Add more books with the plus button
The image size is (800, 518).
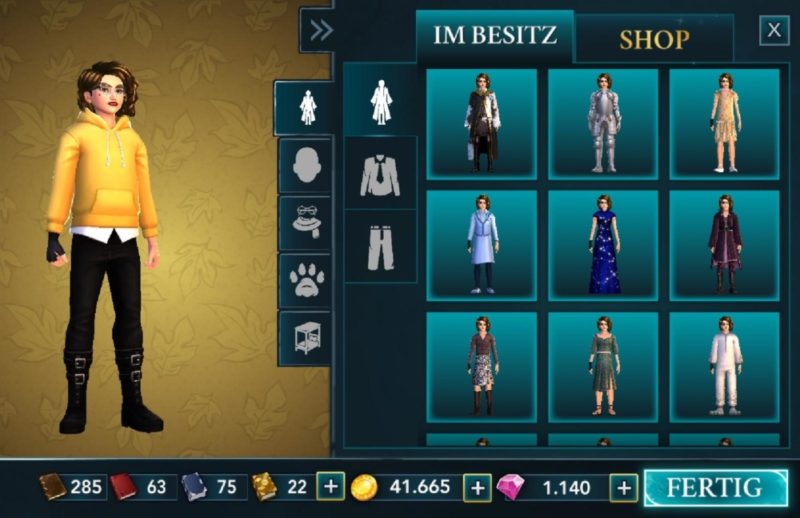click(x=330, y=487)
